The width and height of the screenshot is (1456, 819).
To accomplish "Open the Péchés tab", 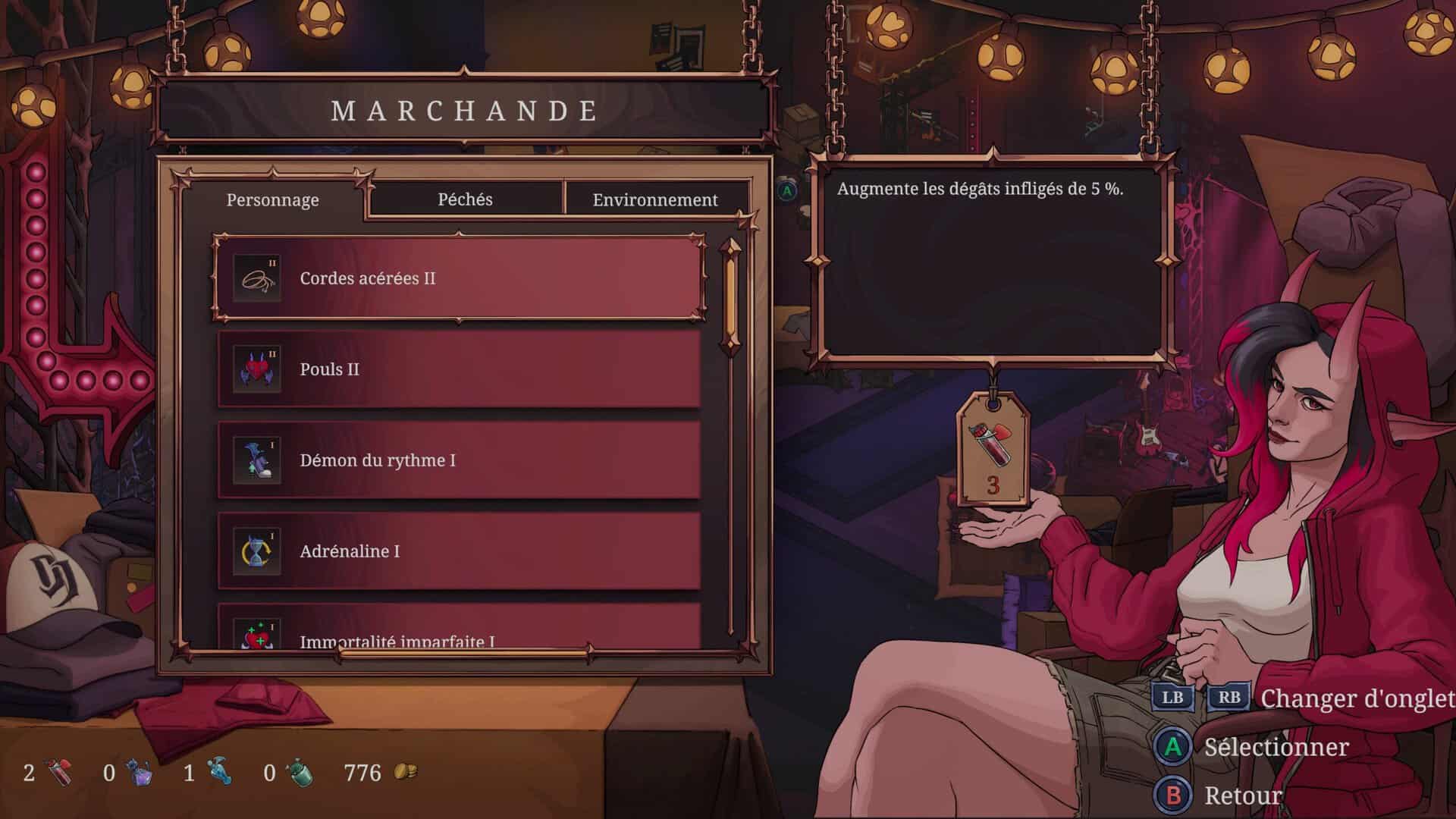I will point(465,199).
